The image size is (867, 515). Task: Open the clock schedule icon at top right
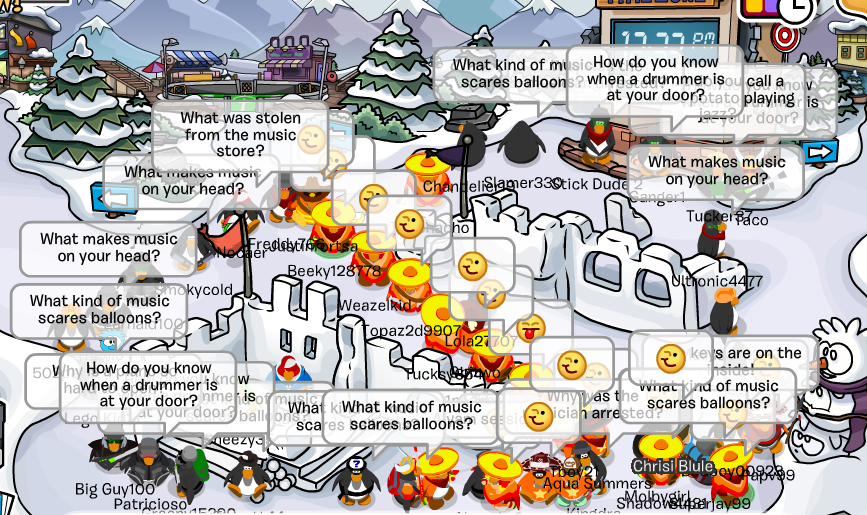tap(797, 9)
